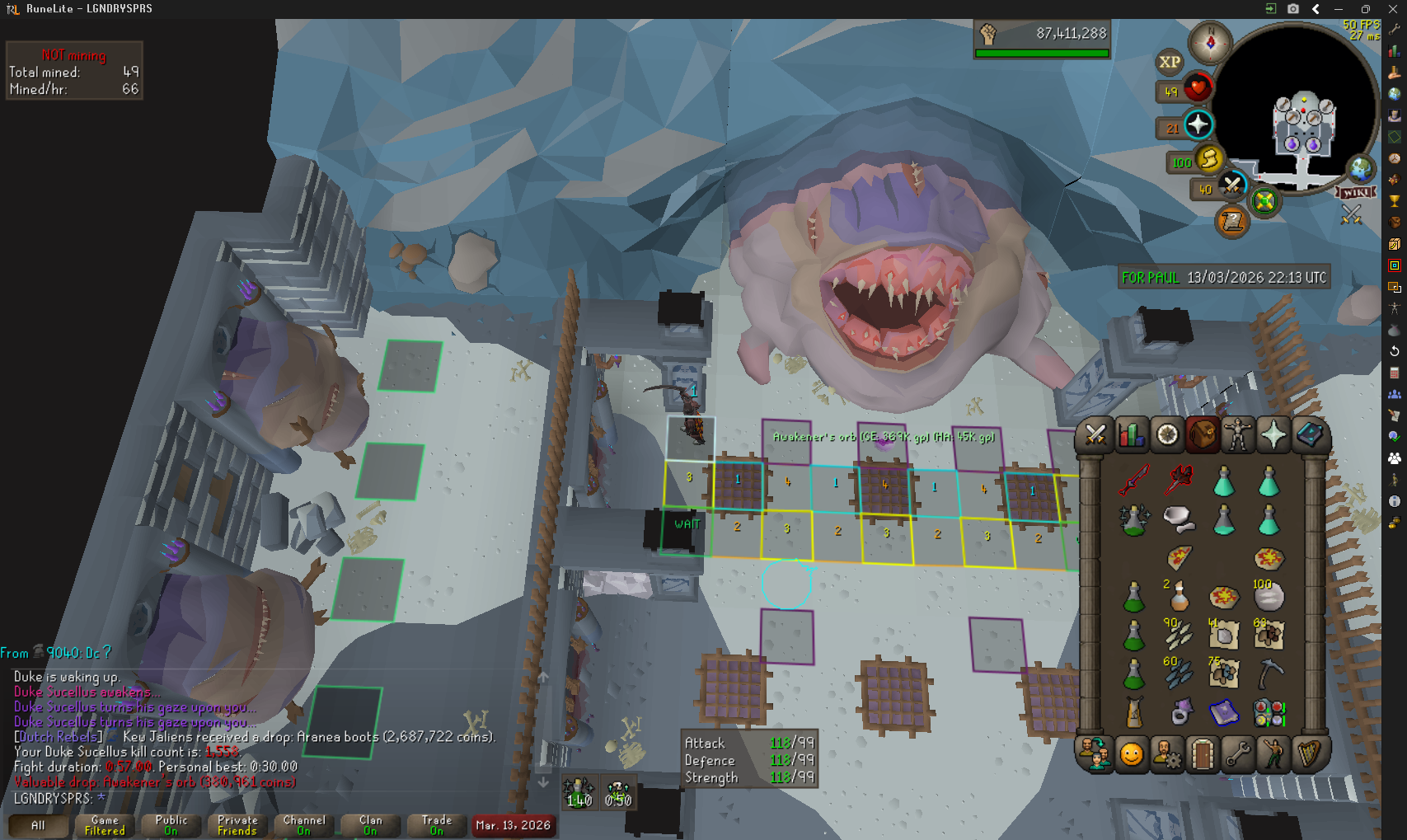The height and width of the screenshot is (840, 1407).
Task: Switch to the Magic spellbook tab
Action: pos(1309,434)
